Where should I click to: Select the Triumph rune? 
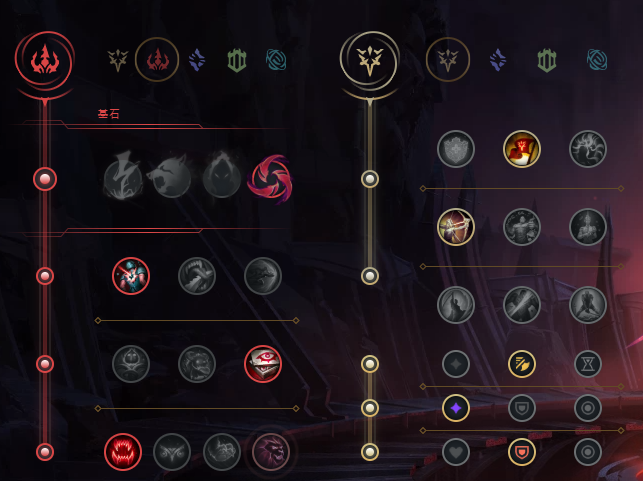[522, 149]
